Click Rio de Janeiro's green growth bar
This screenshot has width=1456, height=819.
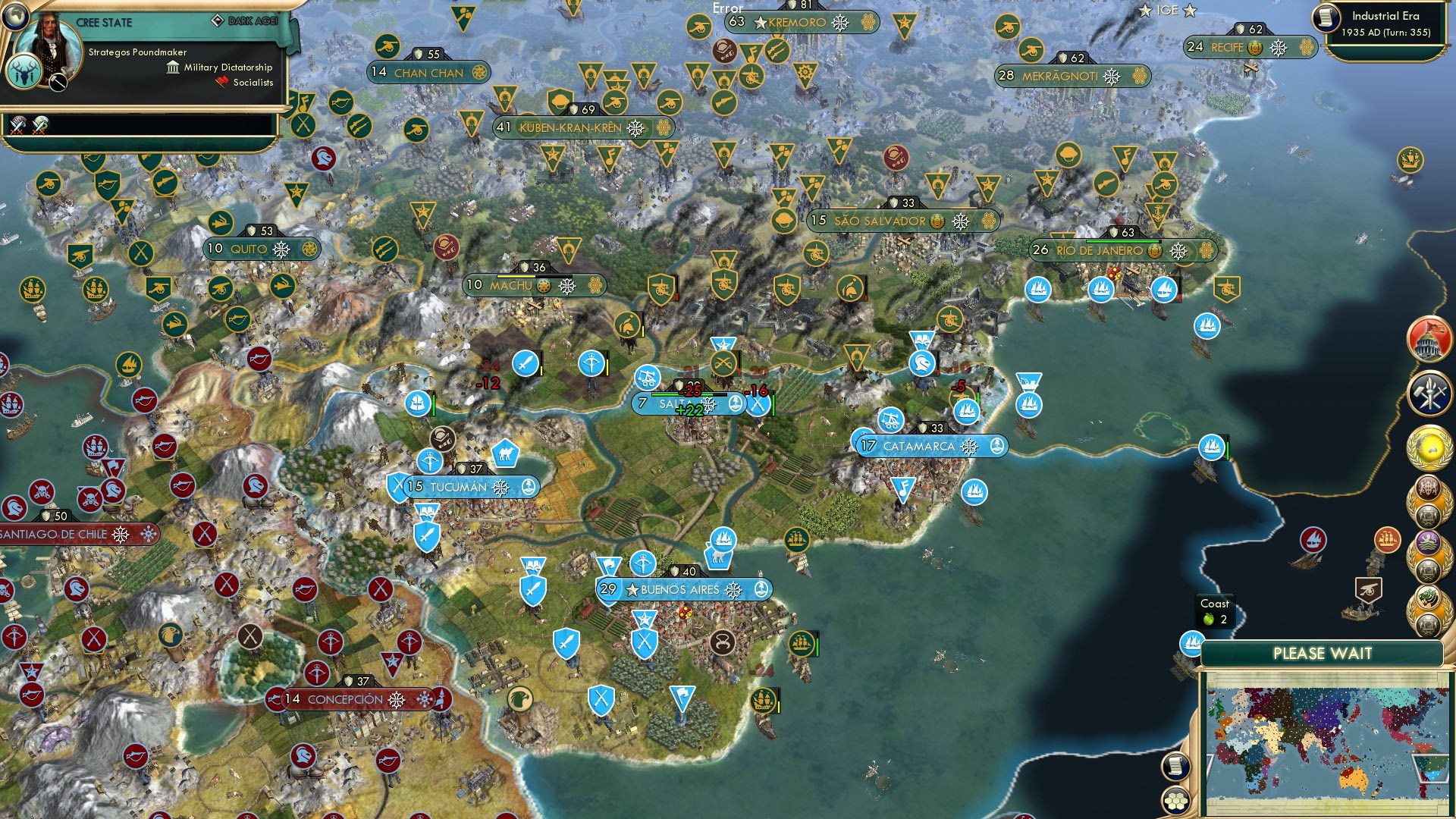tap(1122, 241)
